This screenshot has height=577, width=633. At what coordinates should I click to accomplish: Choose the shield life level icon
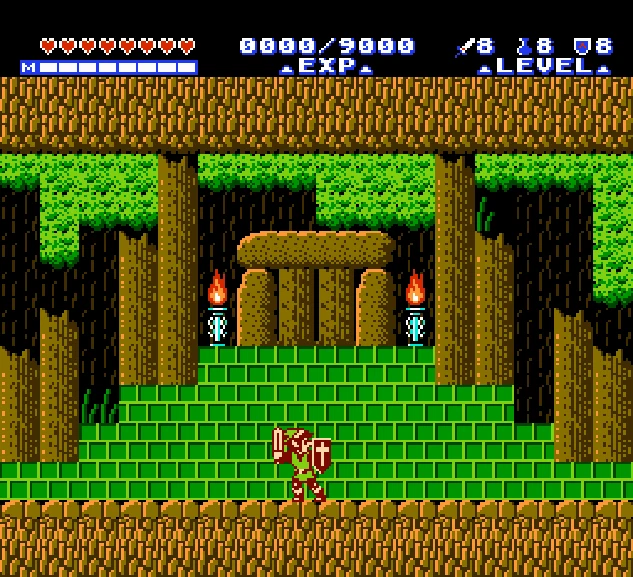(x=581, y=46)
